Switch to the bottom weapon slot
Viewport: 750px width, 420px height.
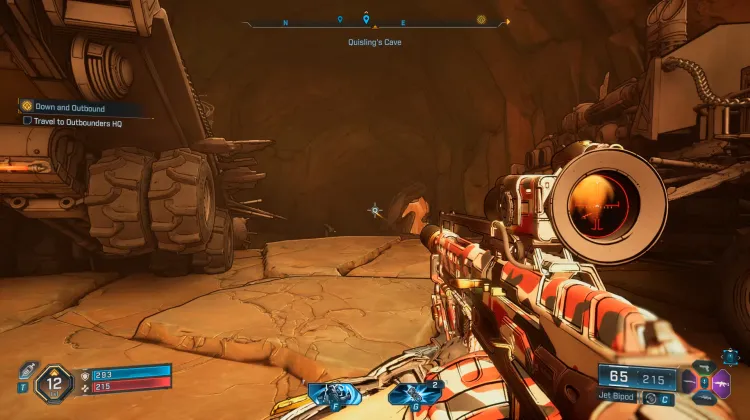[x=704, y=396]
